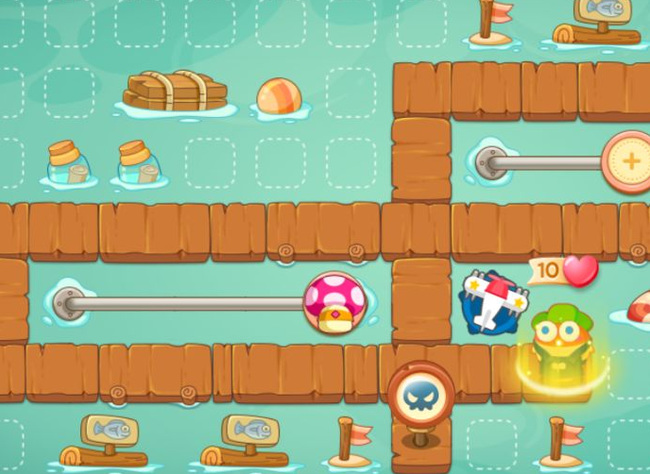Select the pink mushroom tower on the rail
The width and height of the screenshot is (650, 474).
[x=334, y=302]
